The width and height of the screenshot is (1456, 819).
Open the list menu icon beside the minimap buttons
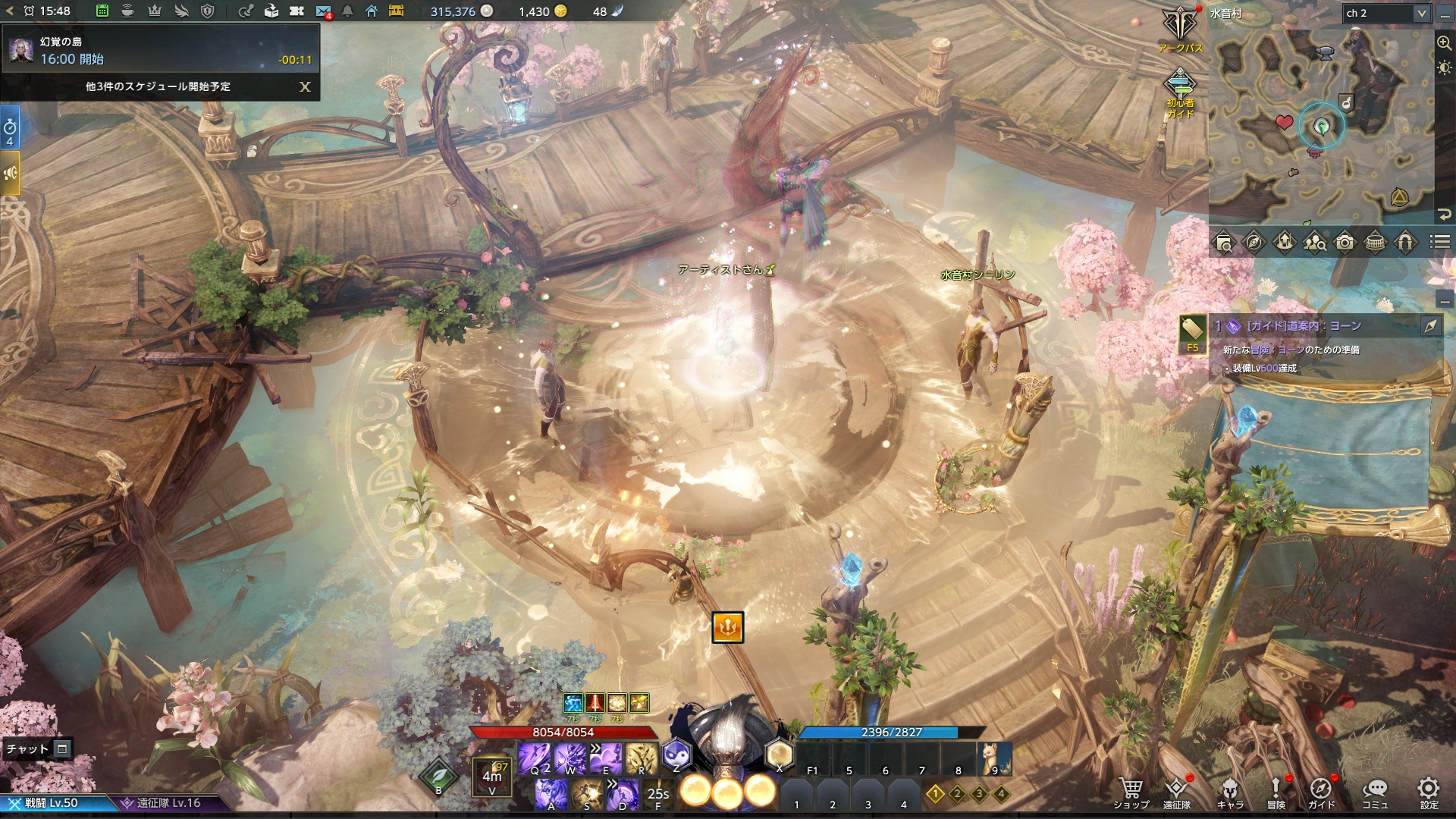1440,242
